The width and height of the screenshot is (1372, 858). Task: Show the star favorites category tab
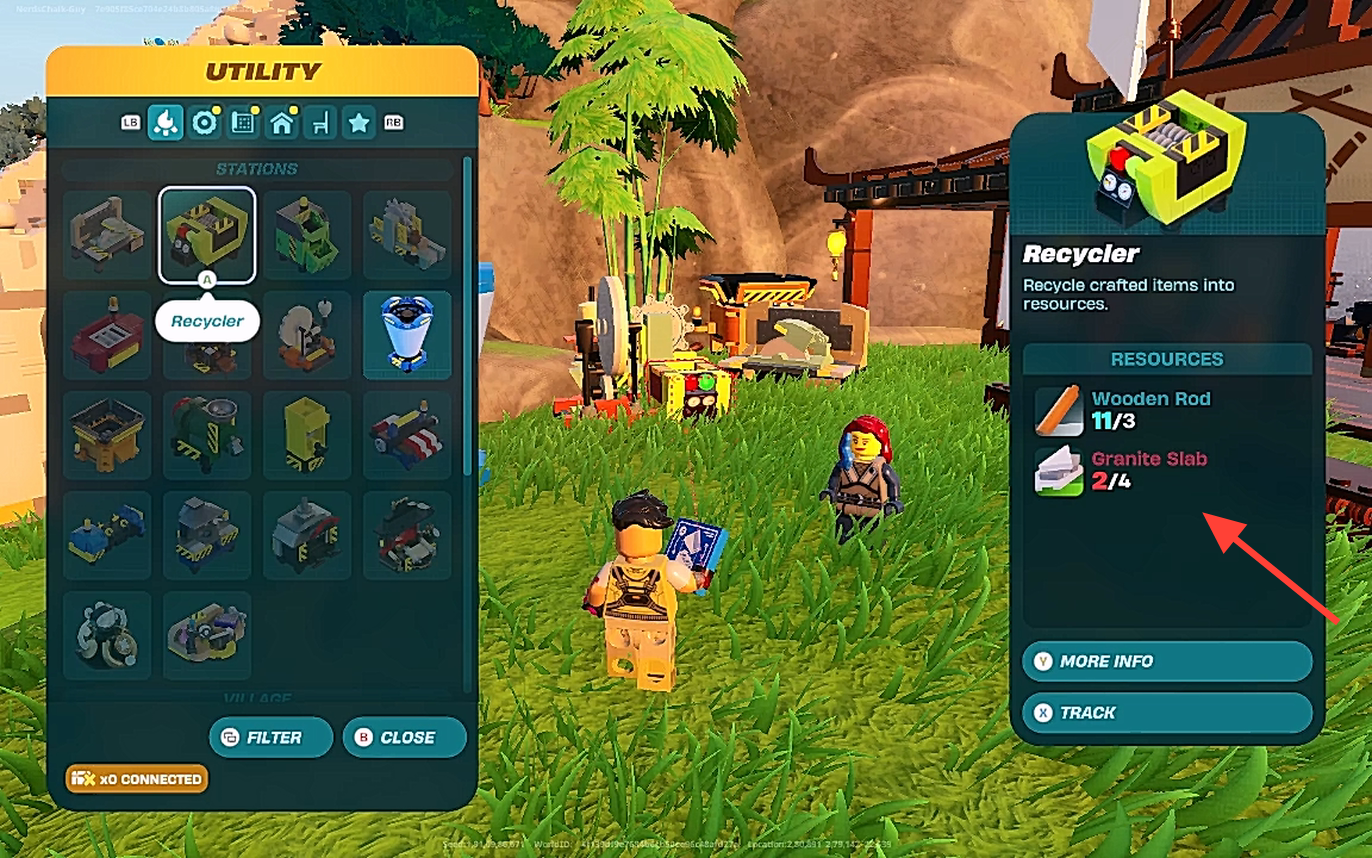tap(358, 123)
